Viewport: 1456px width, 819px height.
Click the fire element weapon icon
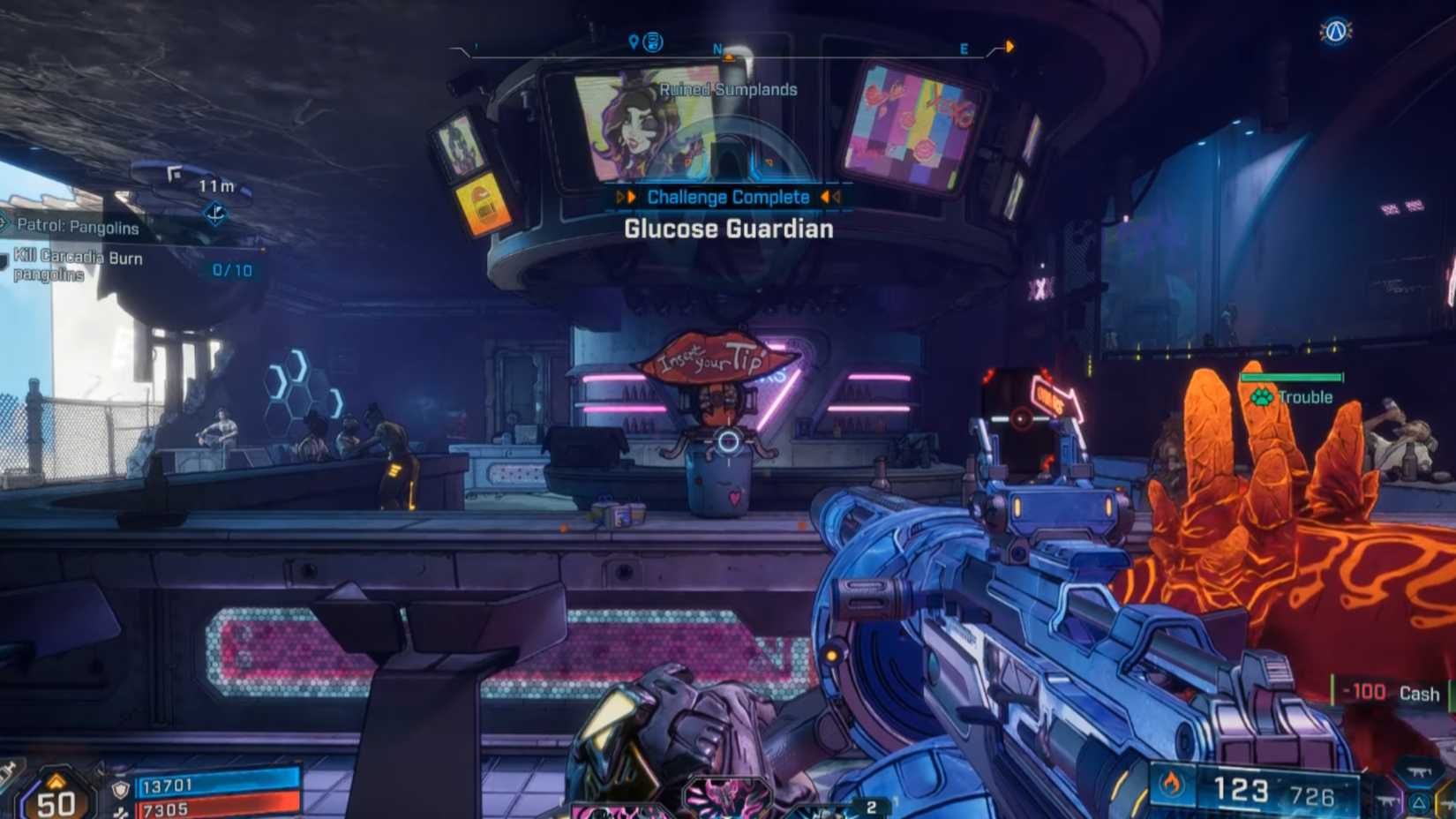point(1172,784)
